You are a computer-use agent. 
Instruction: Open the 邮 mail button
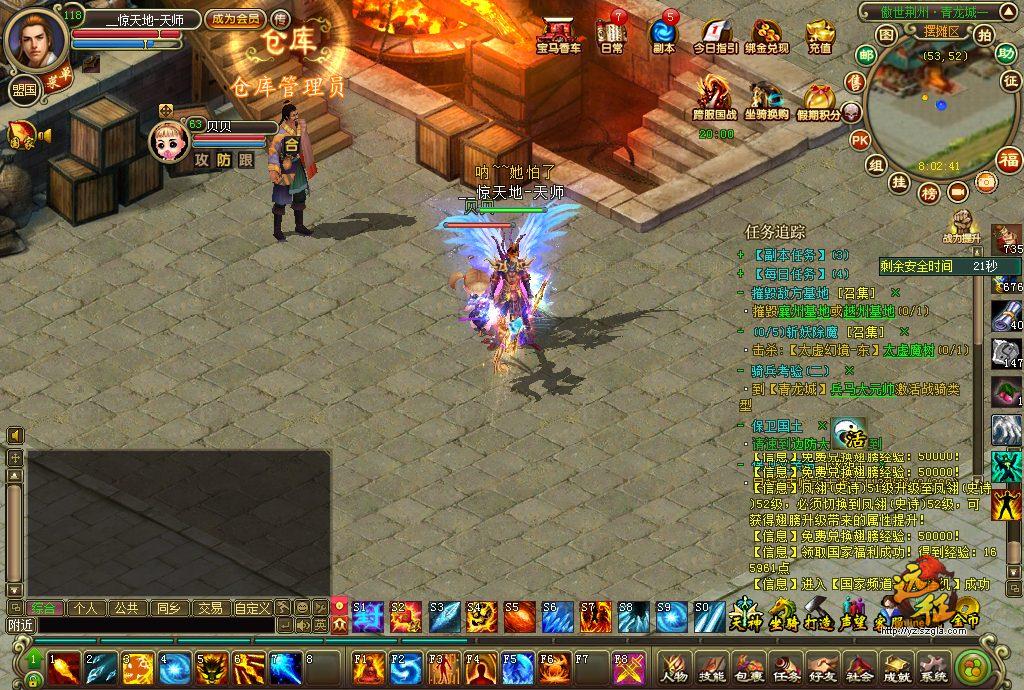click(866, 55)
